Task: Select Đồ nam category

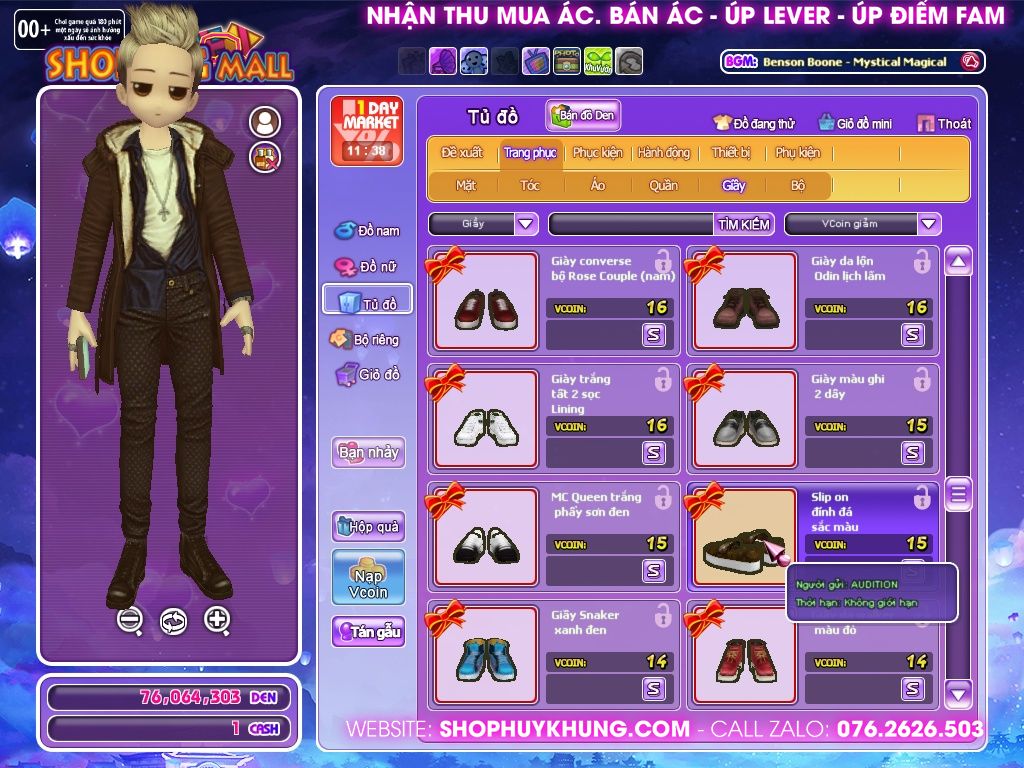Action: click(367, 231)
